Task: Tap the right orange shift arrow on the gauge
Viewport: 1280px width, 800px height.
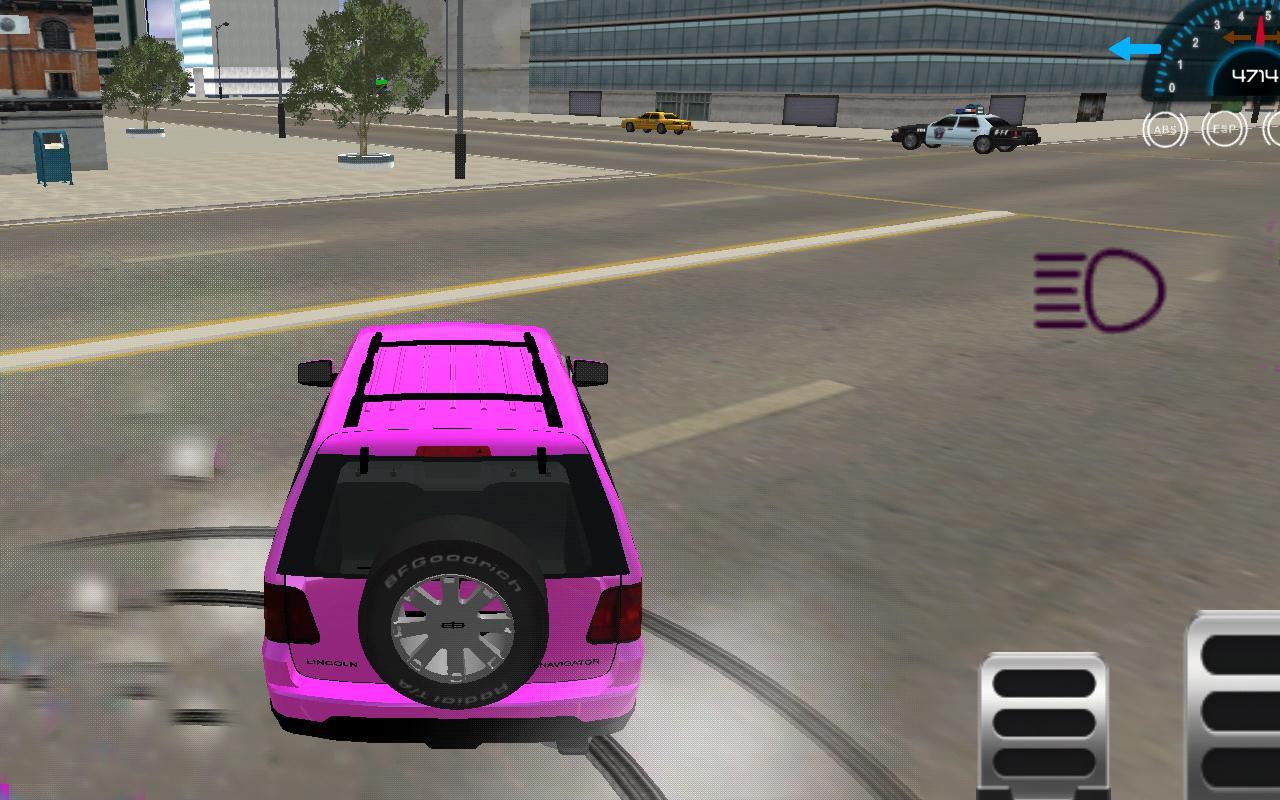Action: (1274, 37)
